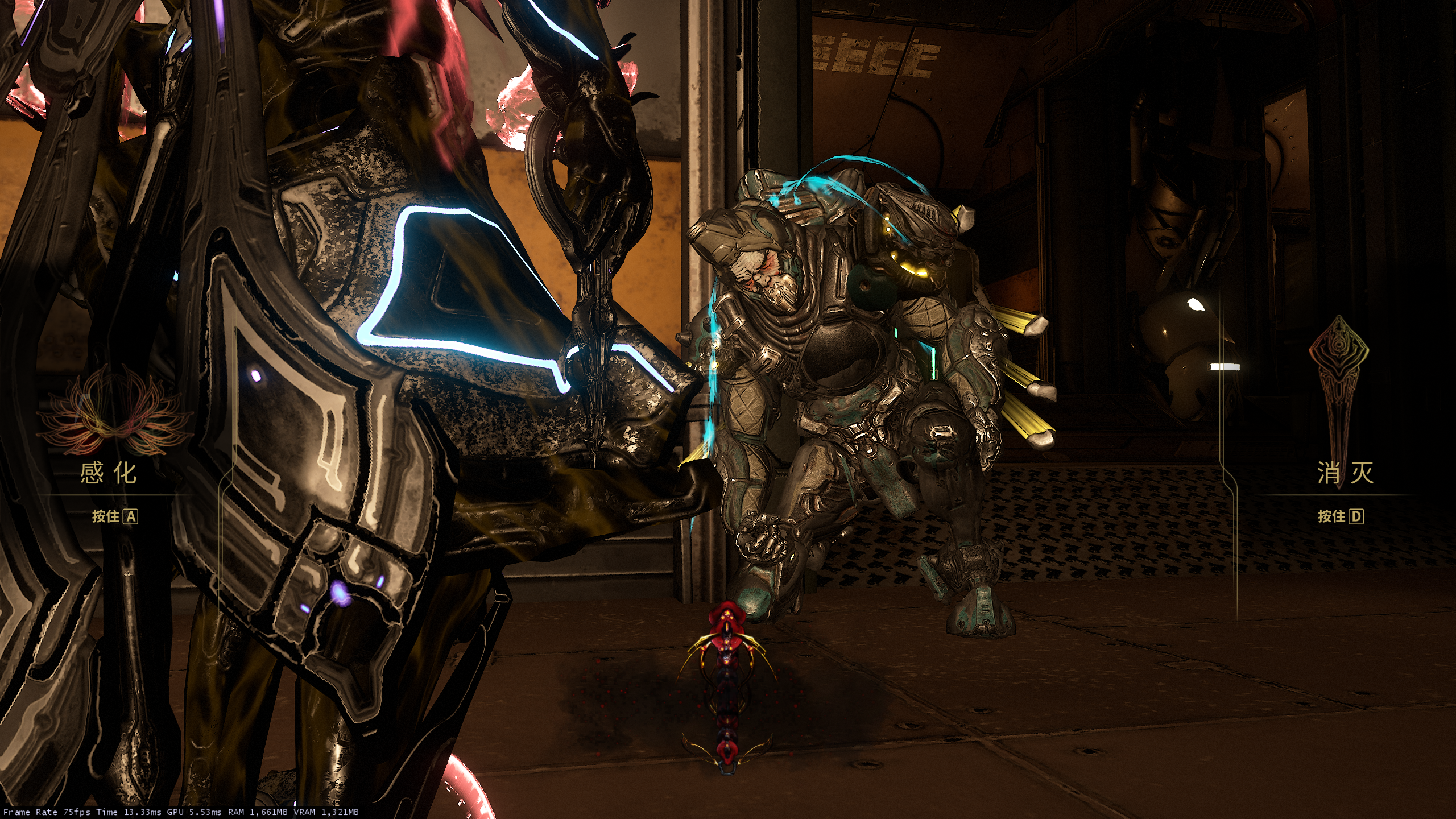Choose the 消灭 vanquish option
Viewport: 1456px width, 819px height.
coord(1345,473)
